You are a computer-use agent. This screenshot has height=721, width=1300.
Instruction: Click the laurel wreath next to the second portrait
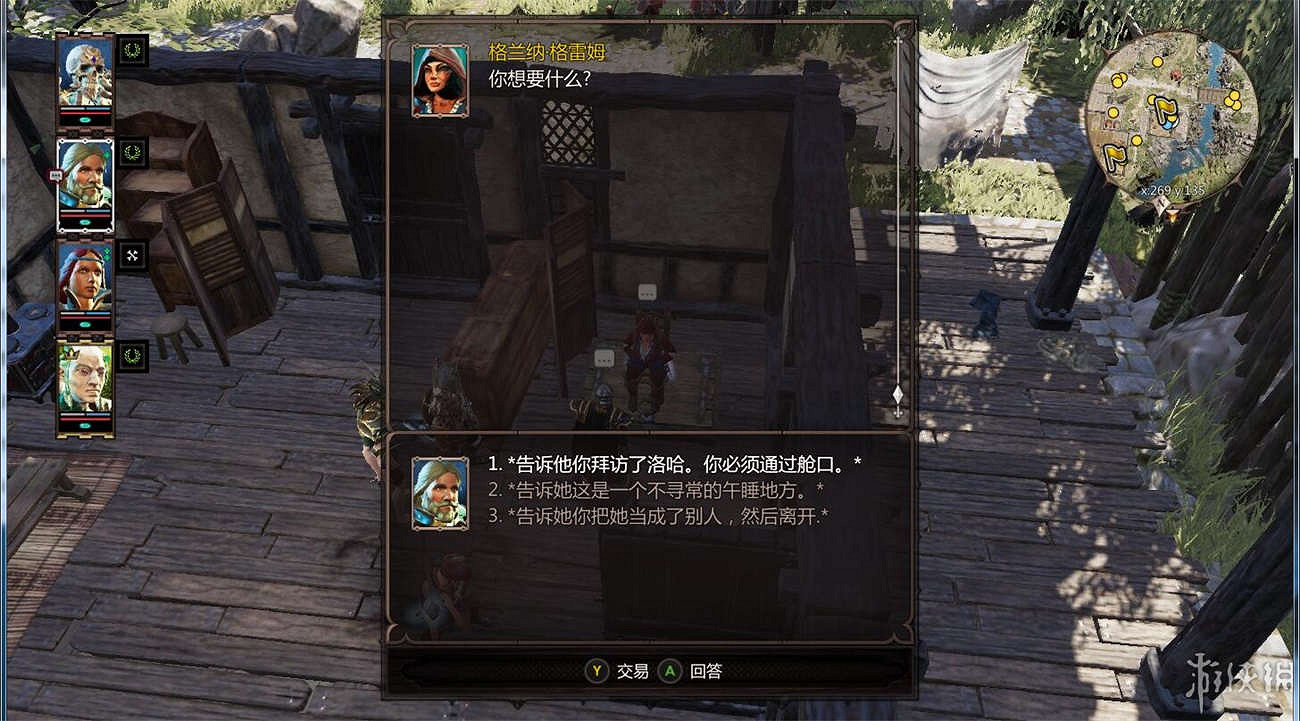[x=133, y=153]
